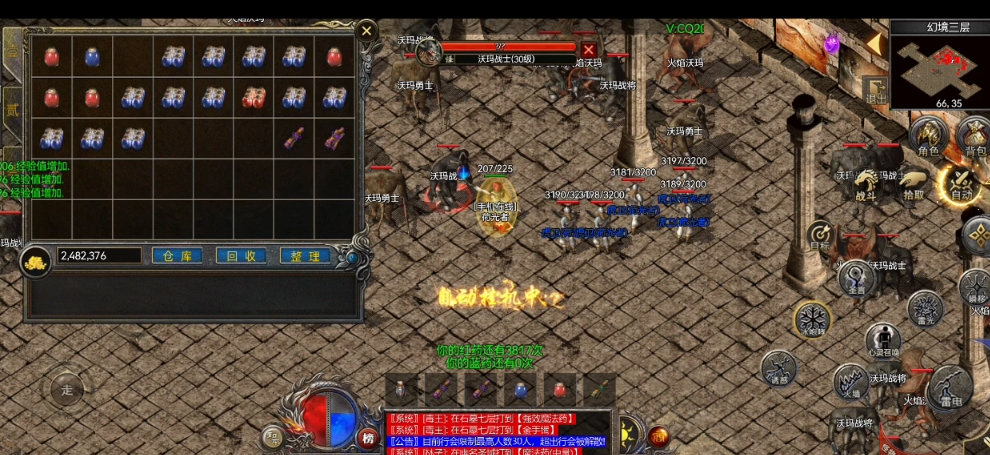Sort the bag with 整理 button

point(305,256)
